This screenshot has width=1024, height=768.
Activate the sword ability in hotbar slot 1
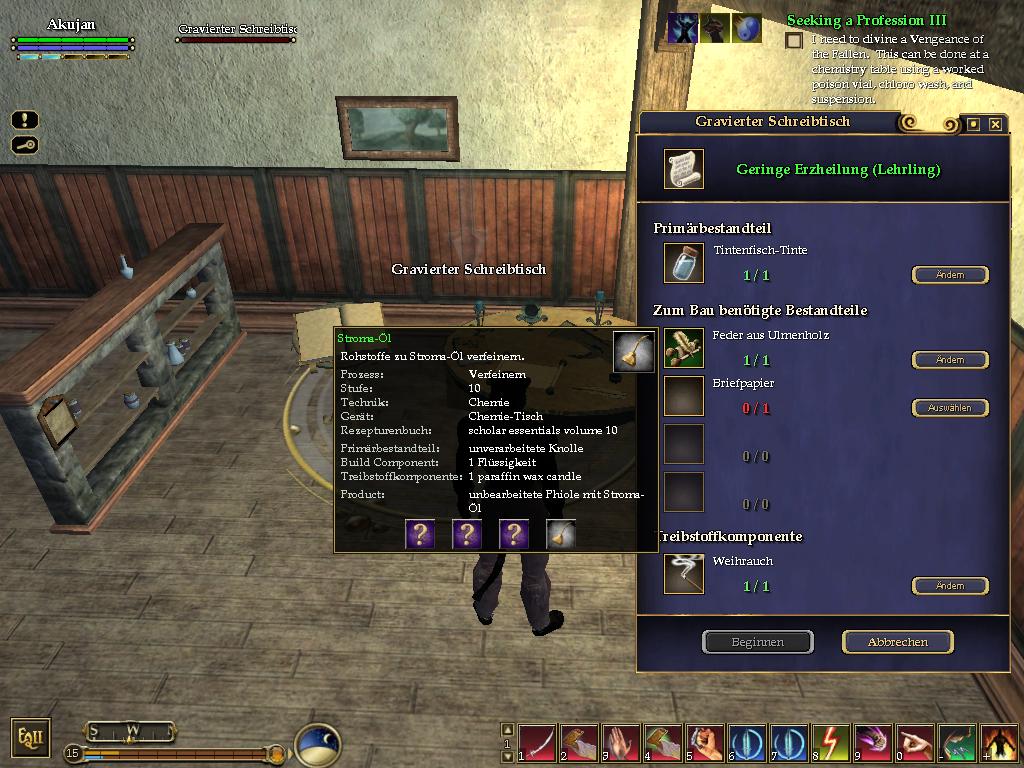click(x=537, y=743)
